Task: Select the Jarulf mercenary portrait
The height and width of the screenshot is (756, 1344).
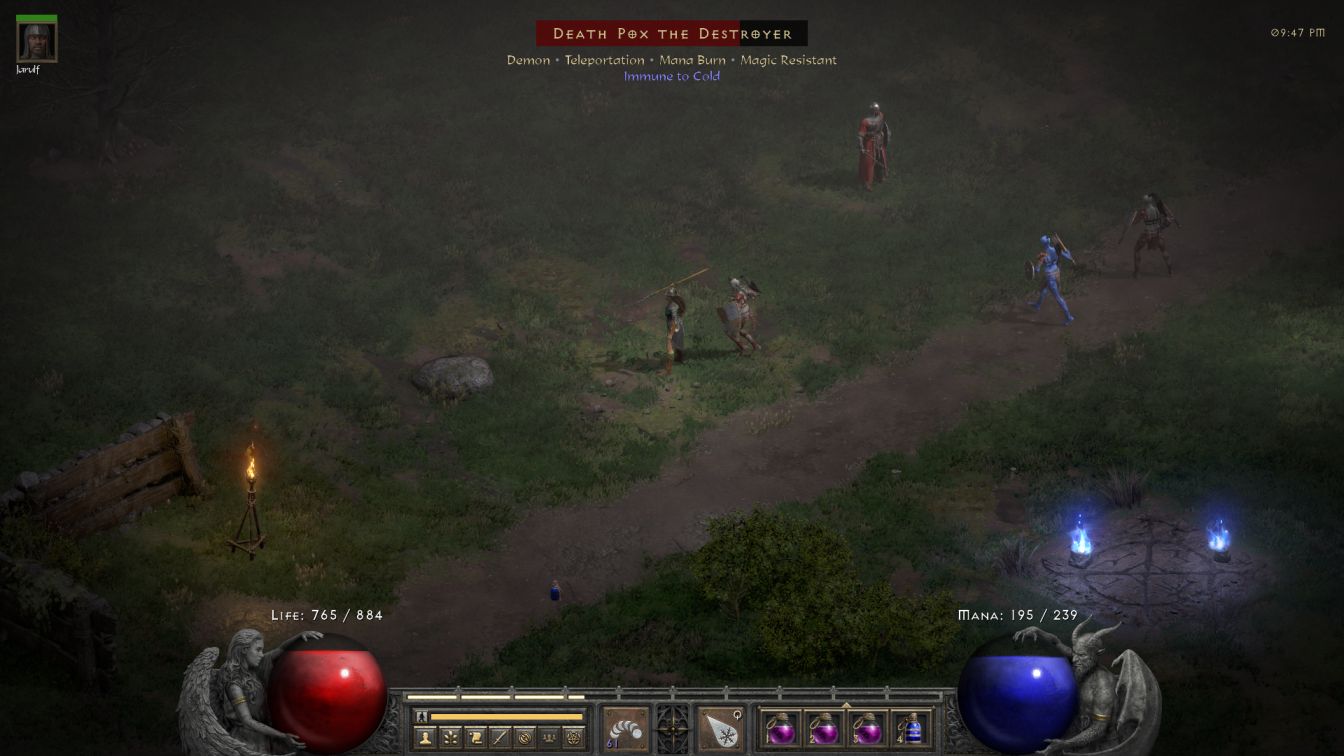Action: pyautogui.click(x=37, y=41)
